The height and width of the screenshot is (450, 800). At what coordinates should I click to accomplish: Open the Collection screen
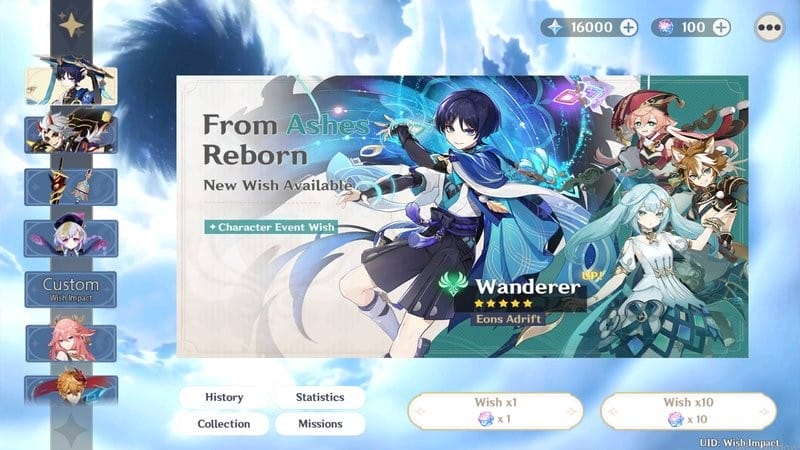(x=224, y=424)
